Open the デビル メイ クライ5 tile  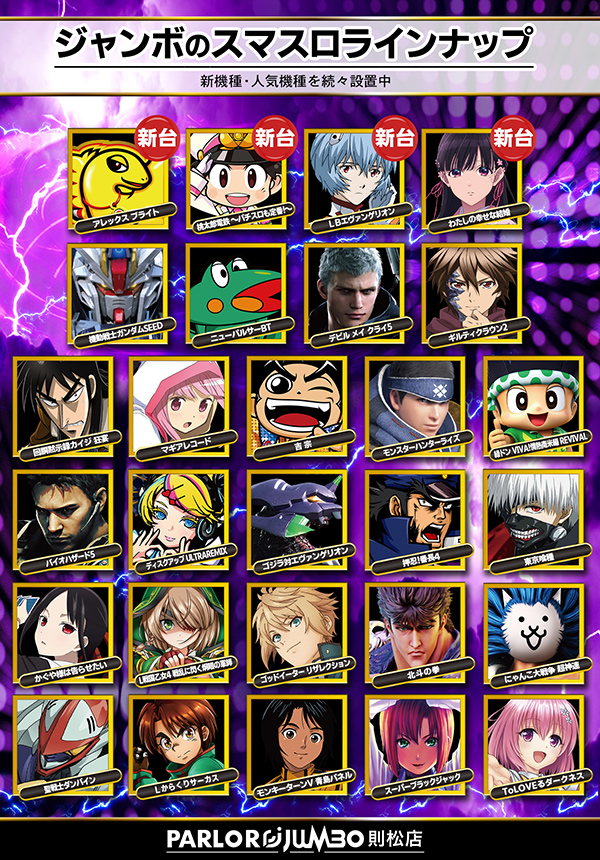[x=354, y=290]
